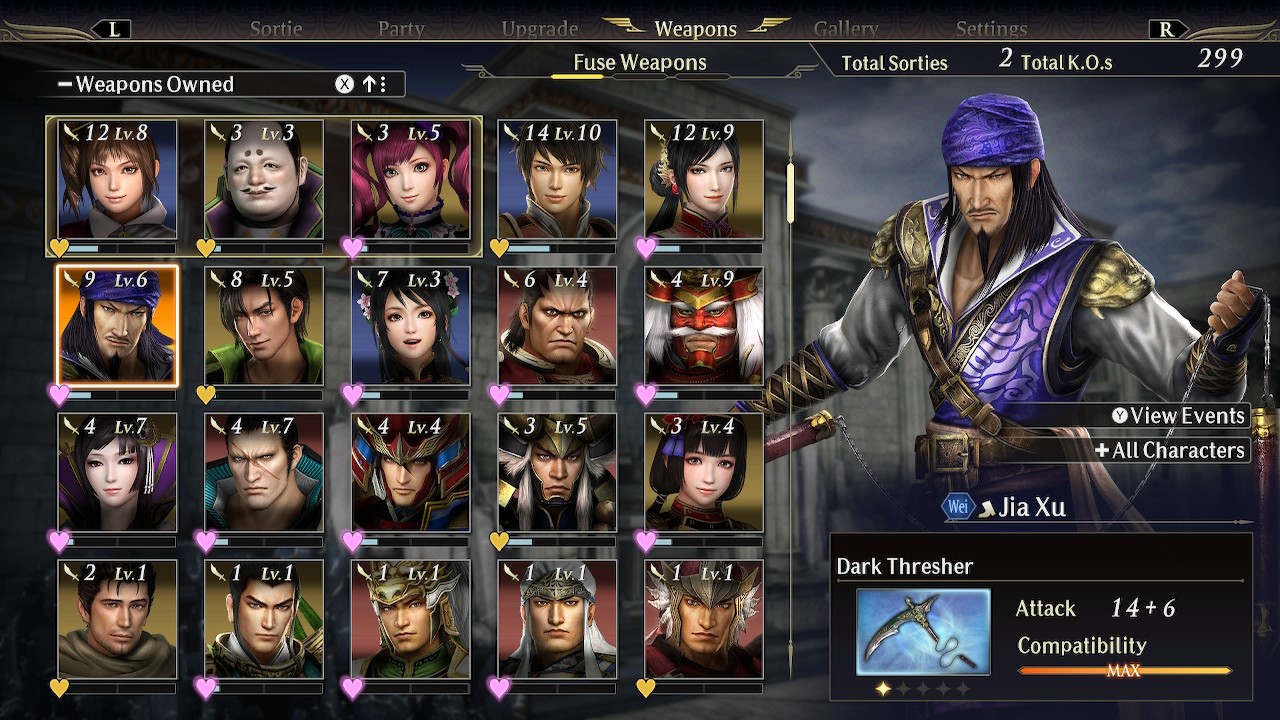Click the character grid scrollbar

[790, 190]
